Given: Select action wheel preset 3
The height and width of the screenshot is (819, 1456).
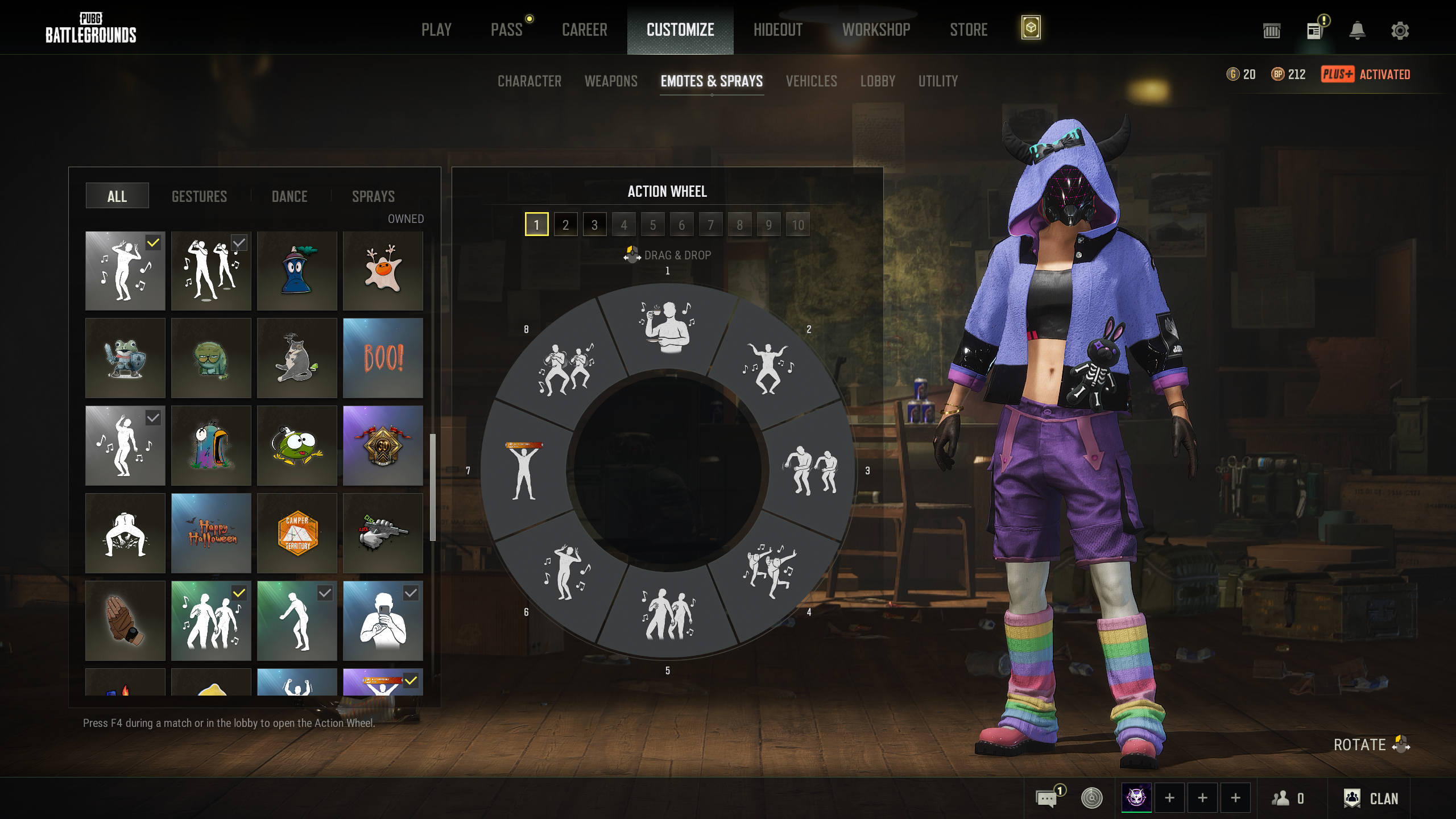Looking at the screenshot, I should click(x=594, y=225).
